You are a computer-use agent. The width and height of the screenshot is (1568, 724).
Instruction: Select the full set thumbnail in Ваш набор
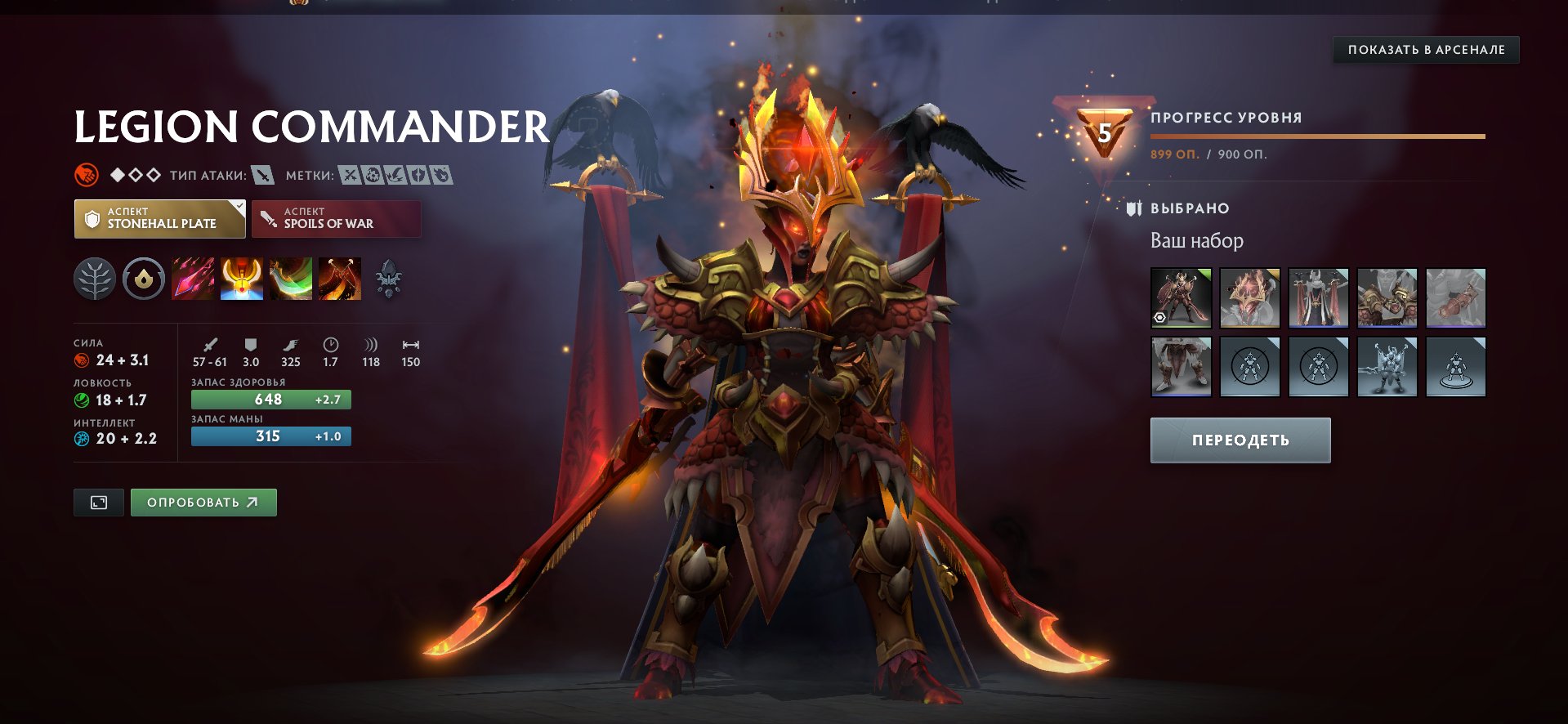1181,297
